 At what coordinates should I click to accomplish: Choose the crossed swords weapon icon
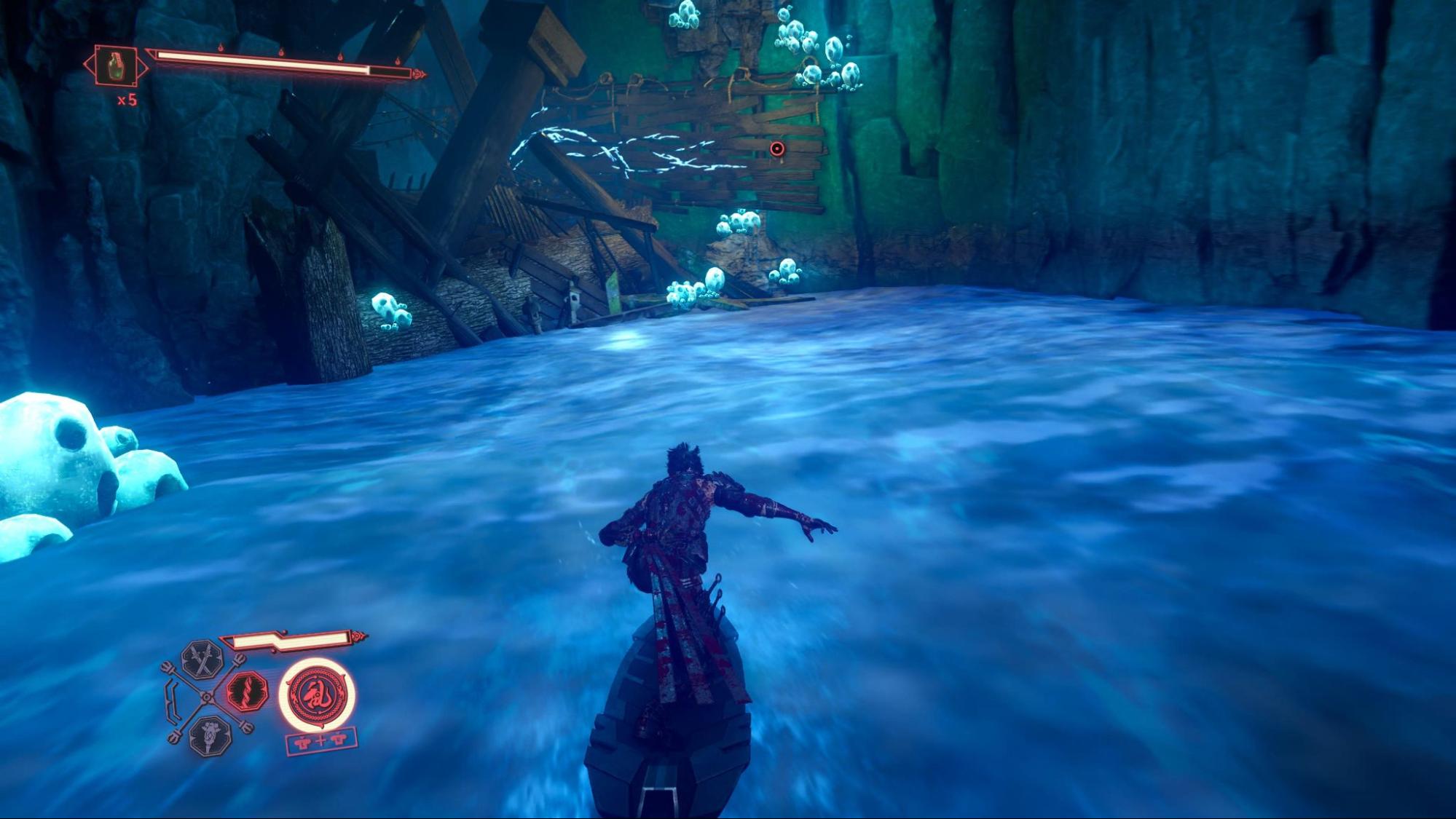click(202, 659)
